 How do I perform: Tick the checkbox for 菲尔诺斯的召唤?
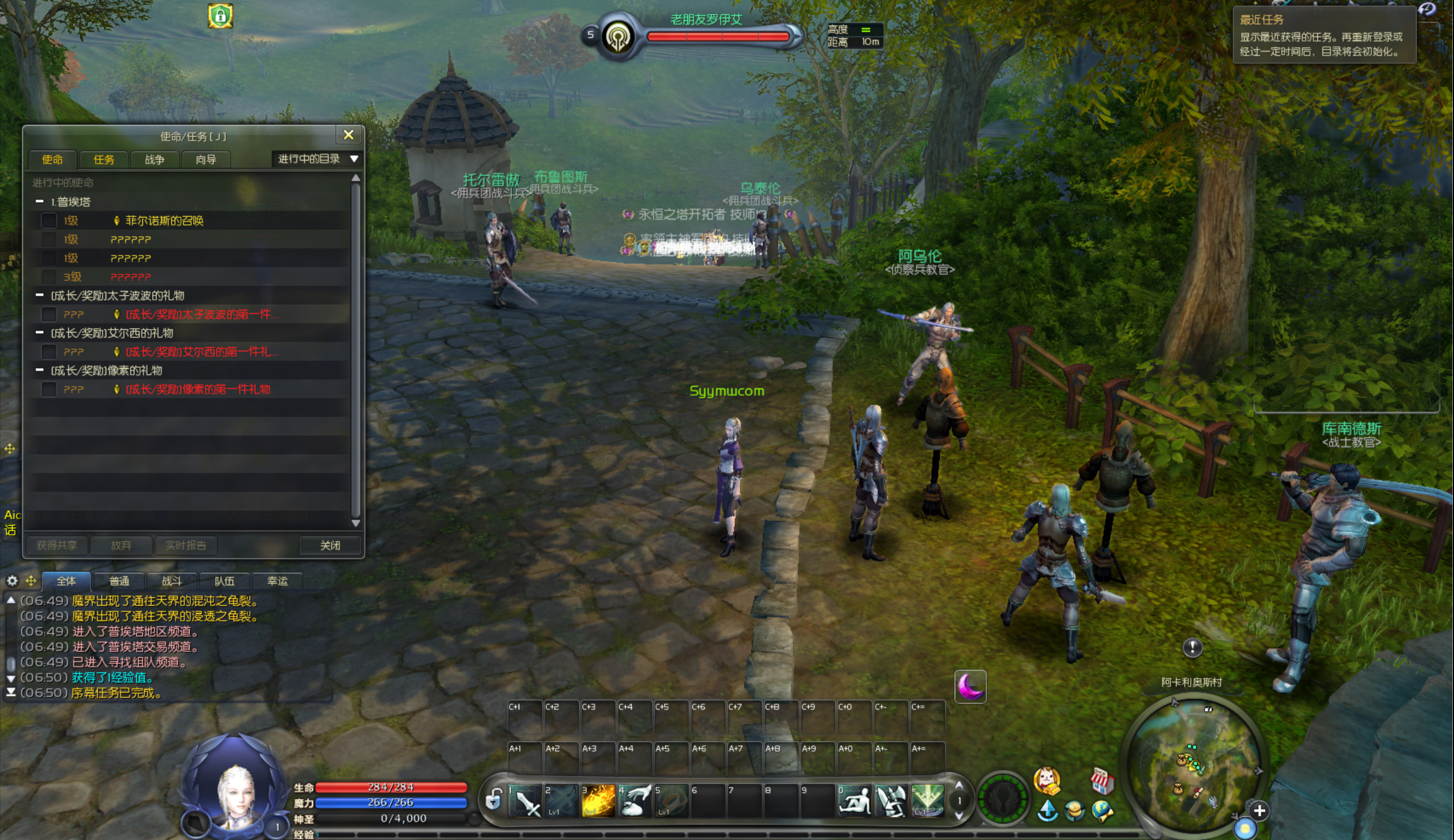[49, 220]
